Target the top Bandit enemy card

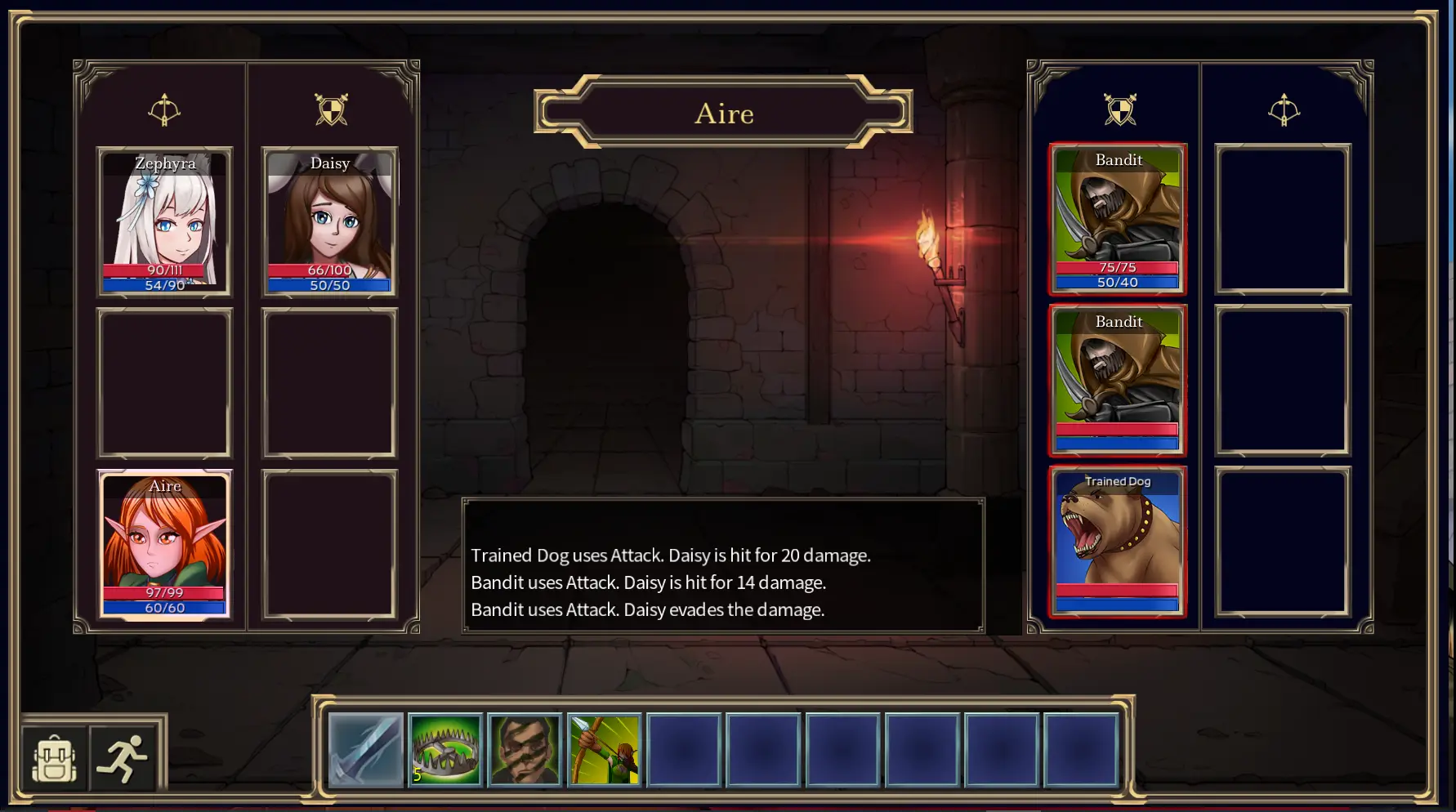point(1118,216)
